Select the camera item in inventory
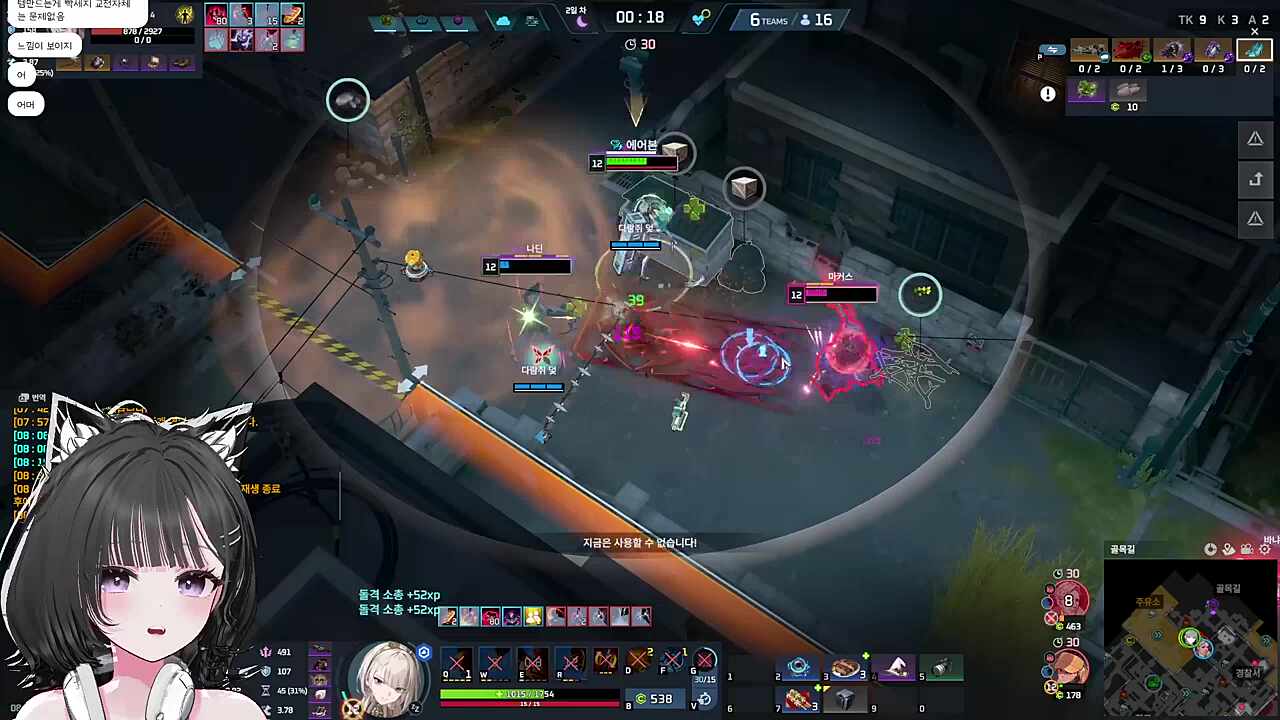The height and width of the screenshot is (720, 1280). 941,668
